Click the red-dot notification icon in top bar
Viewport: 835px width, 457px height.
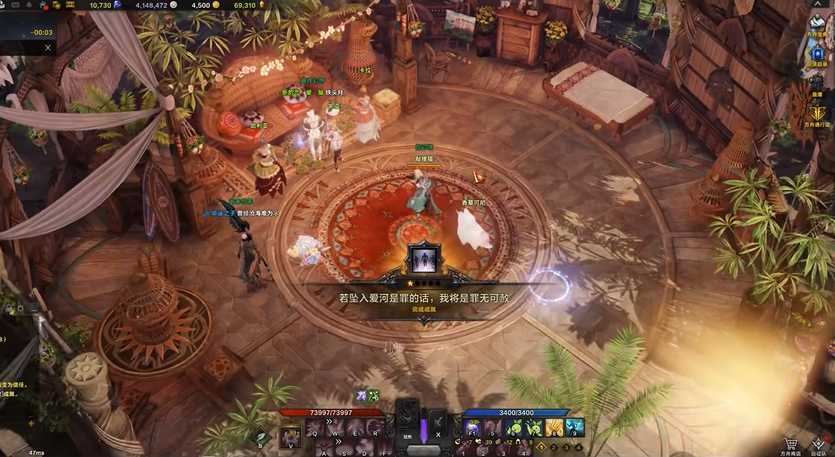(44, 5)
